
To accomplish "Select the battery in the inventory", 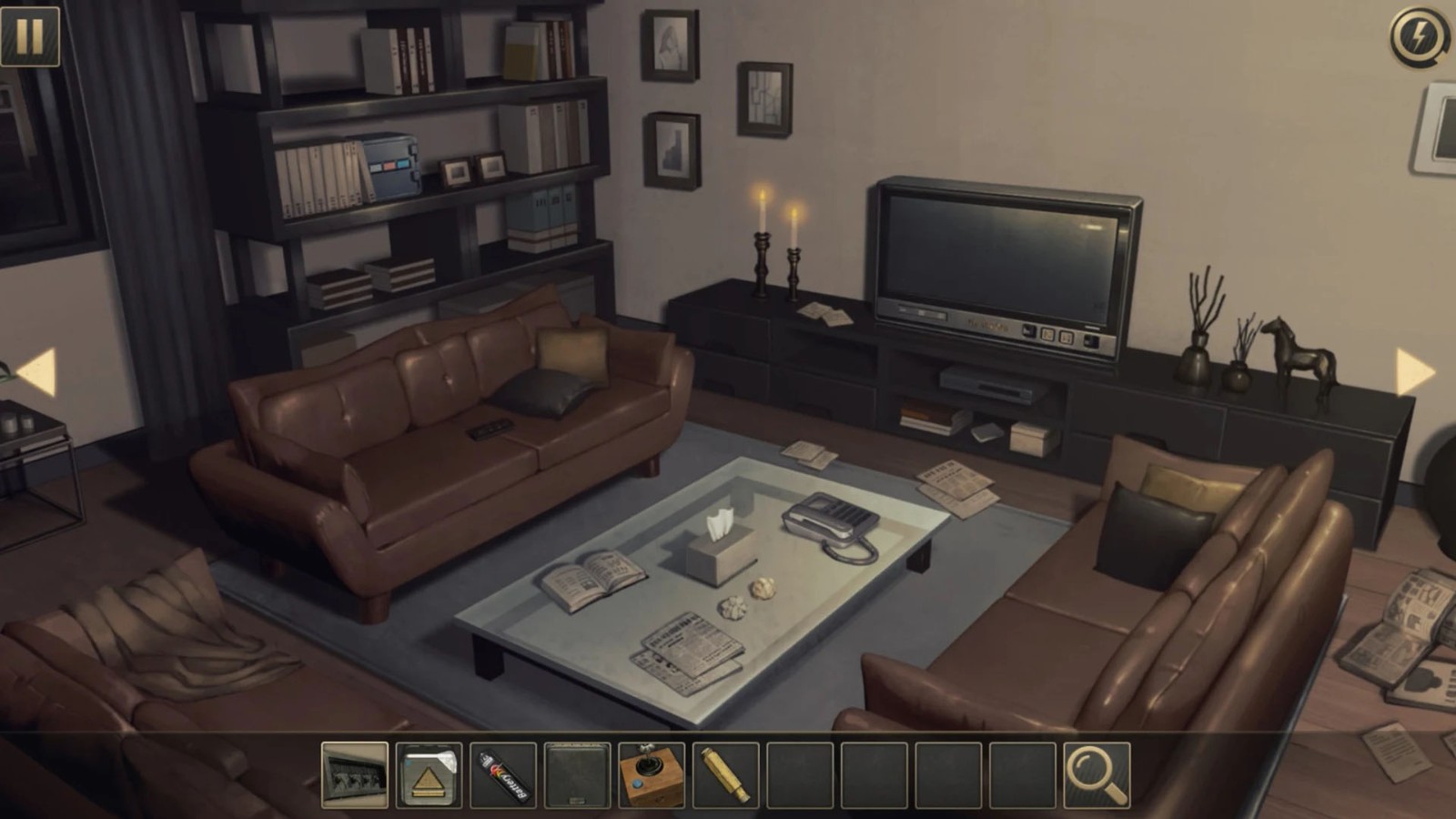I will click(503, 775).
